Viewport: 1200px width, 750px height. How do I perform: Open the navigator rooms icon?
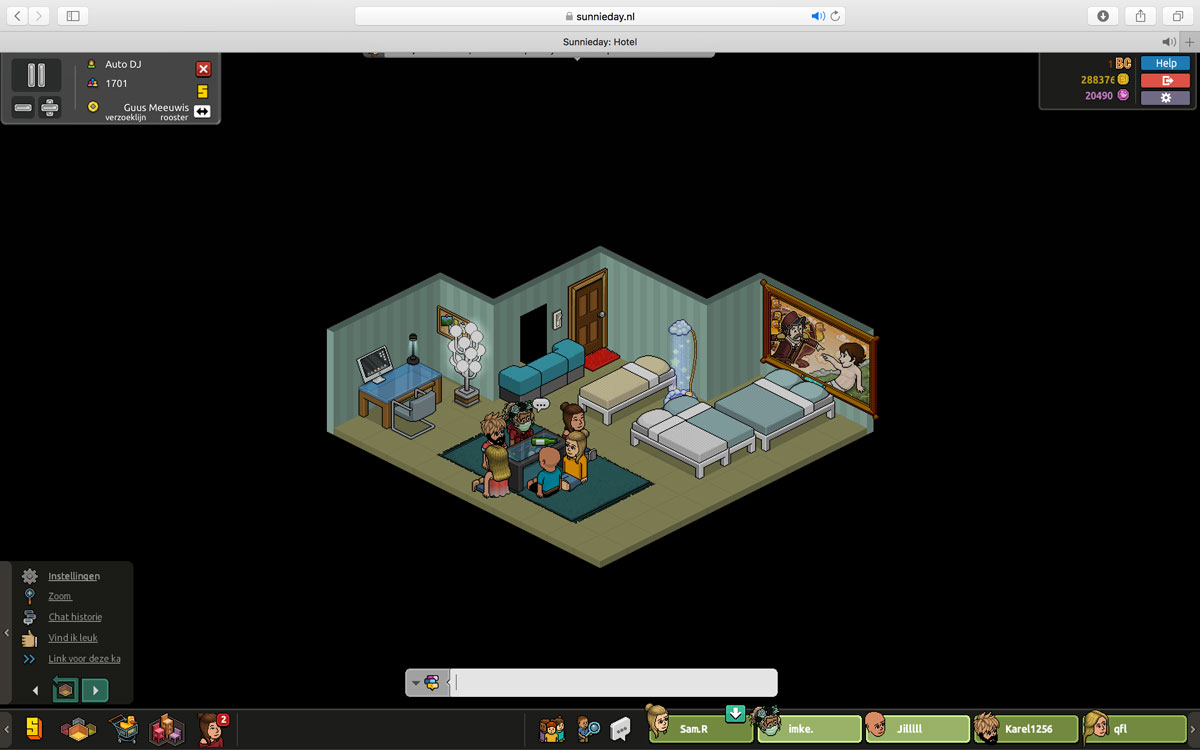(78, 730)
